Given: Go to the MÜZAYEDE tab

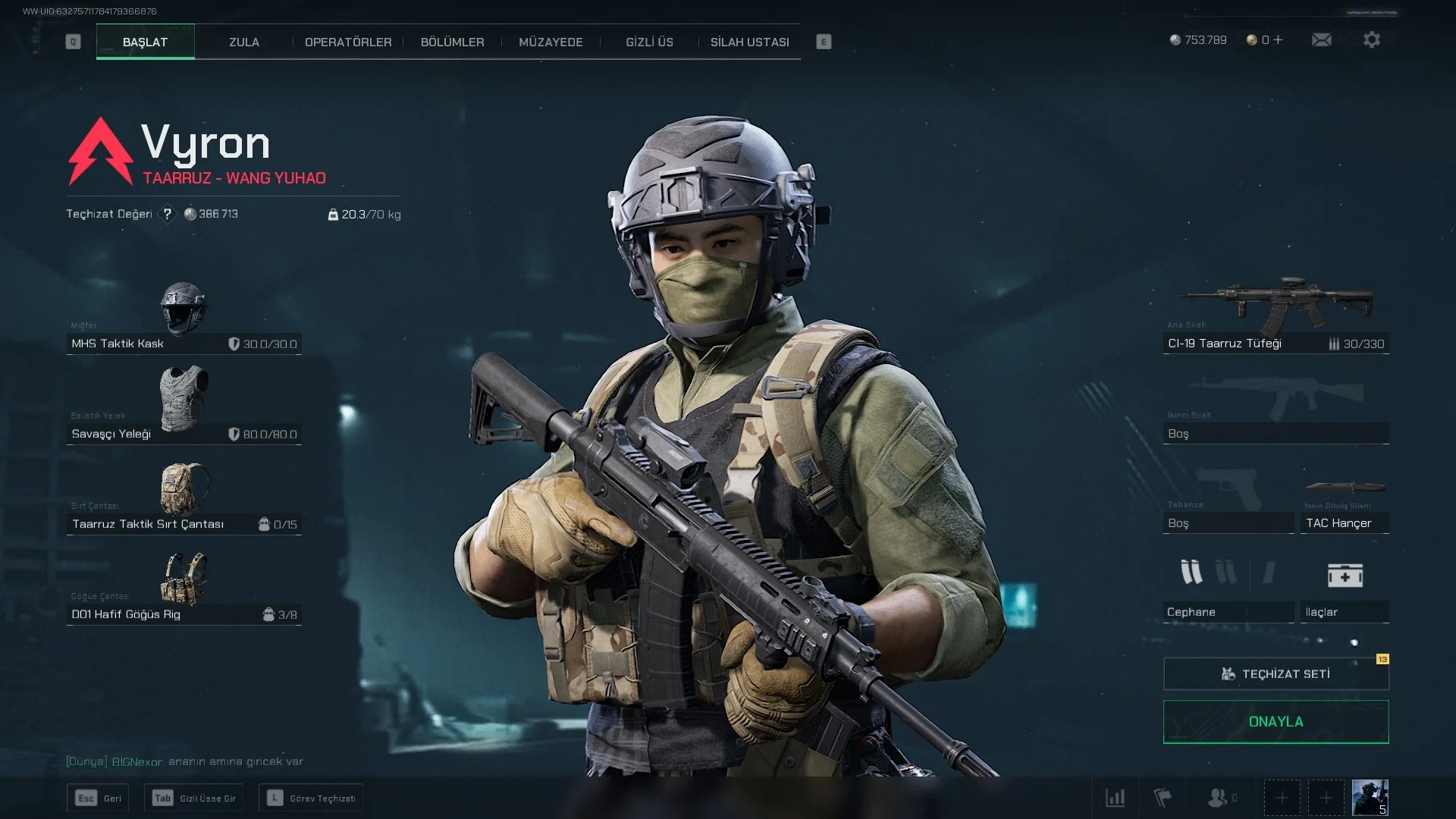Looking at the screenshot, I should 551,42.
